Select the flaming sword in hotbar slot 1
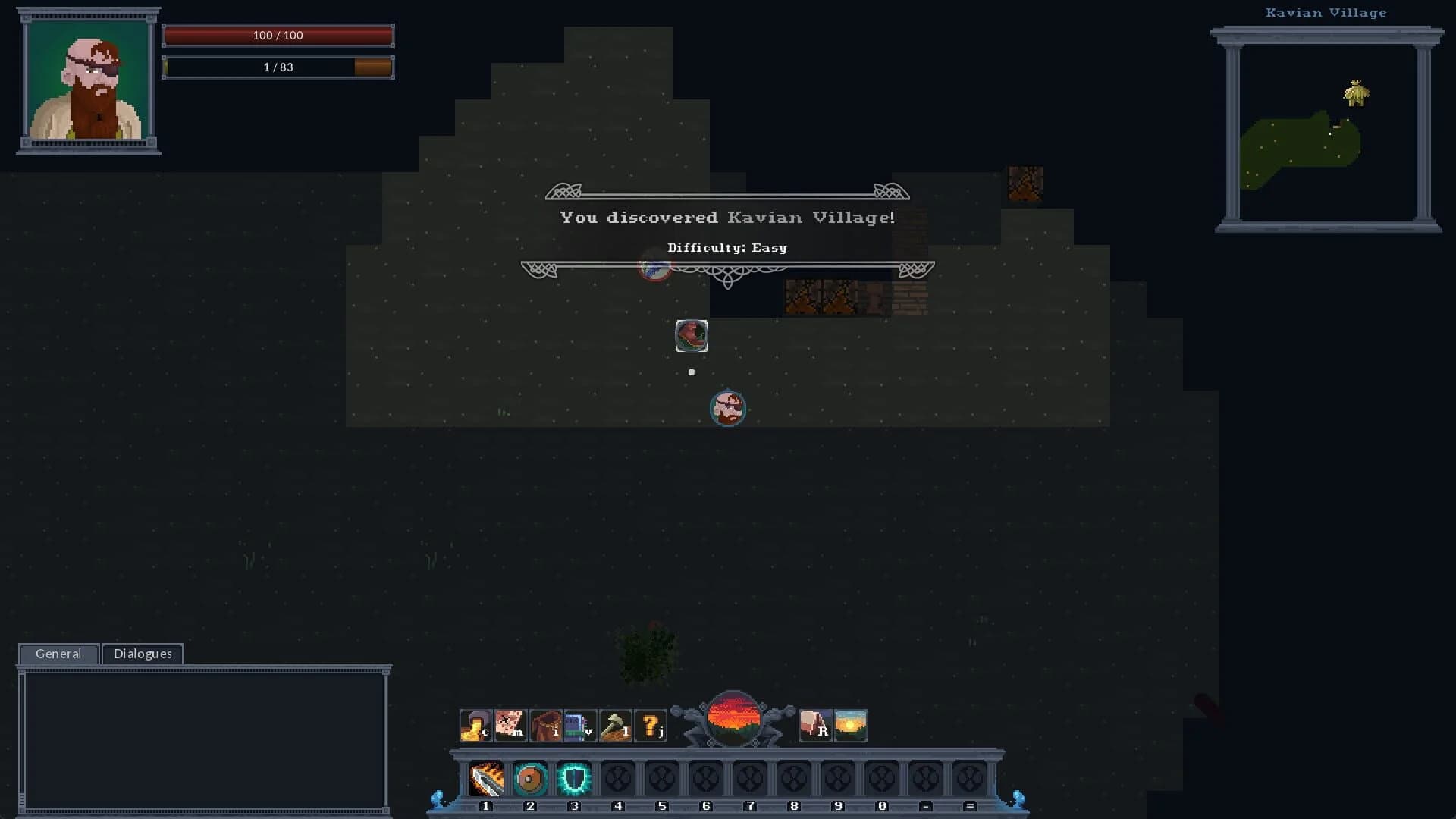 pos(486,777)
